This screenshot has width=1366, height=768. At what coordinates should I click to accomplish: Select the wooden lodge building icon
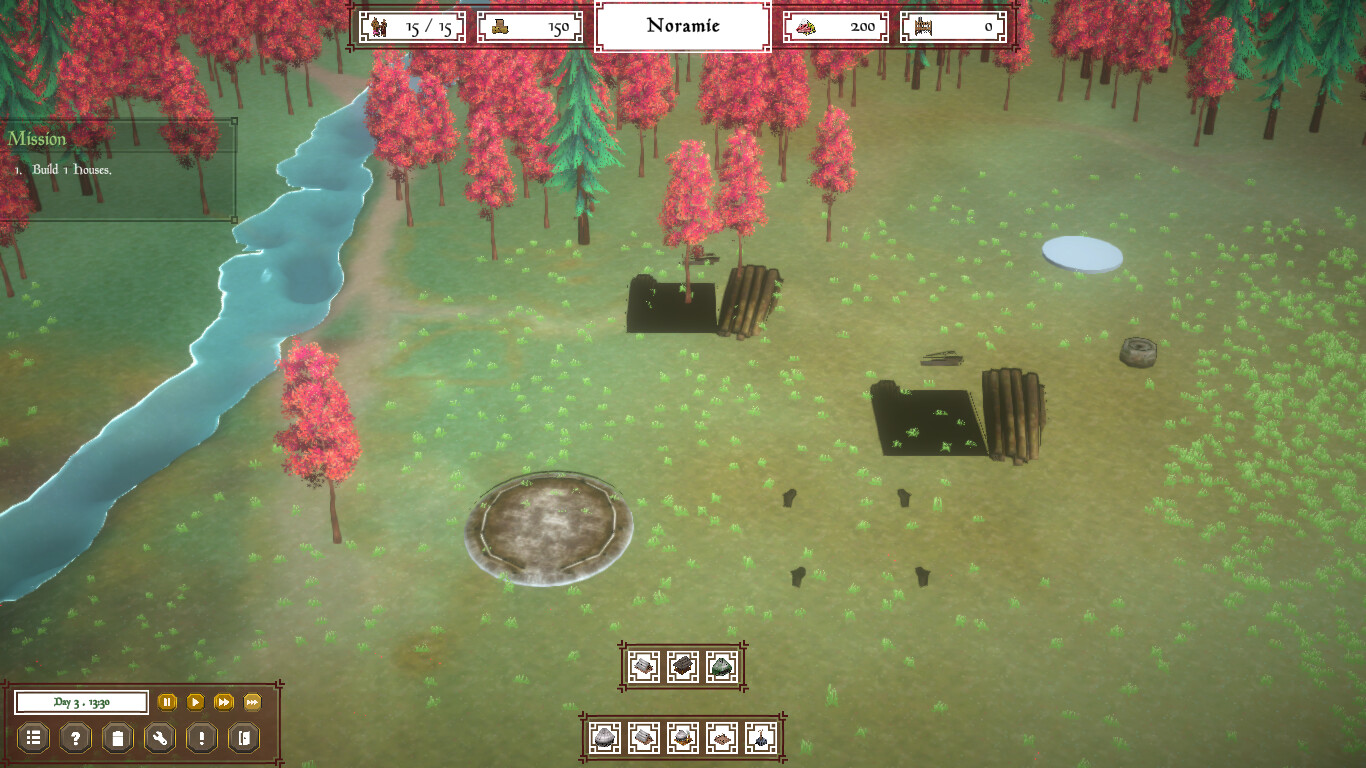(682, 665)
